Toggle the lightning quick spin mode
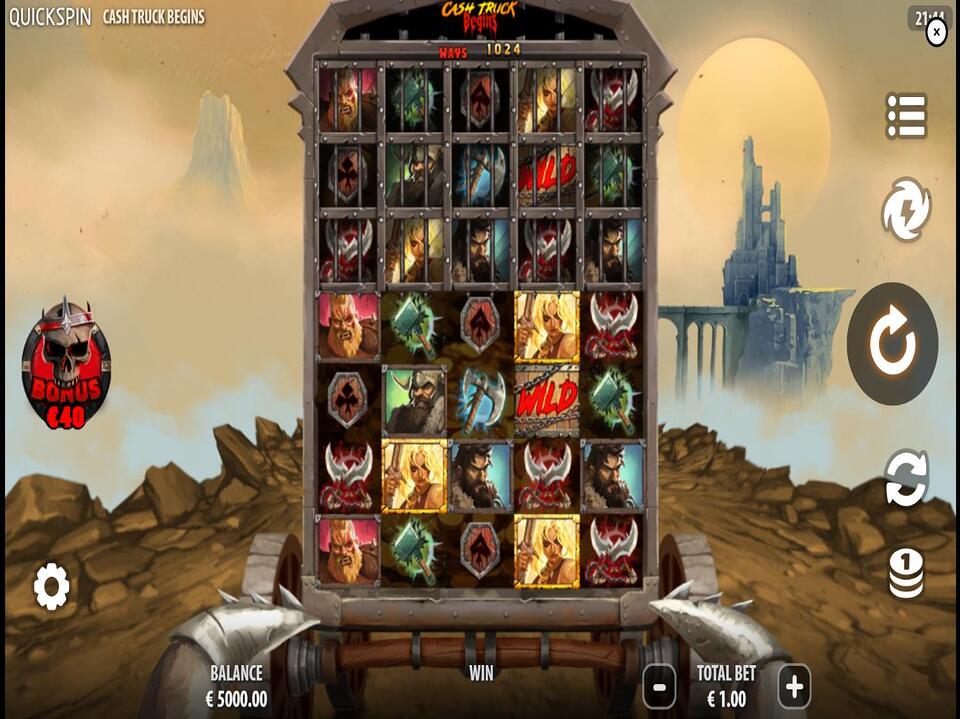 [906, 210]
